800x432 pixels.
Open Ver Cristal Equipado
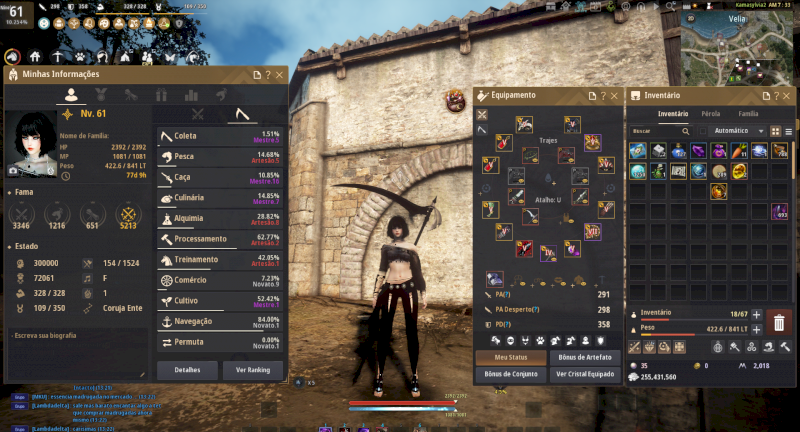tap(583, 374)
